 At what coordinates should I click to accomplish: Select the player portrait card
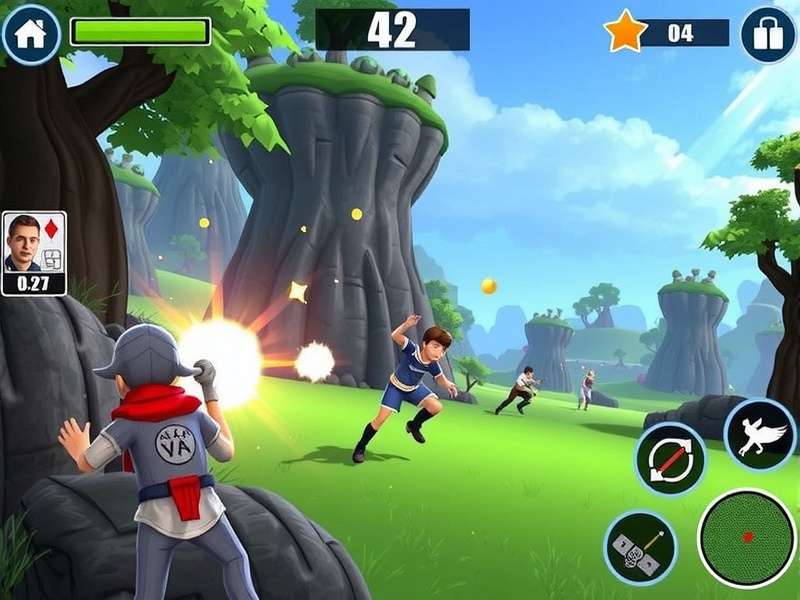(x=34, y=253)
